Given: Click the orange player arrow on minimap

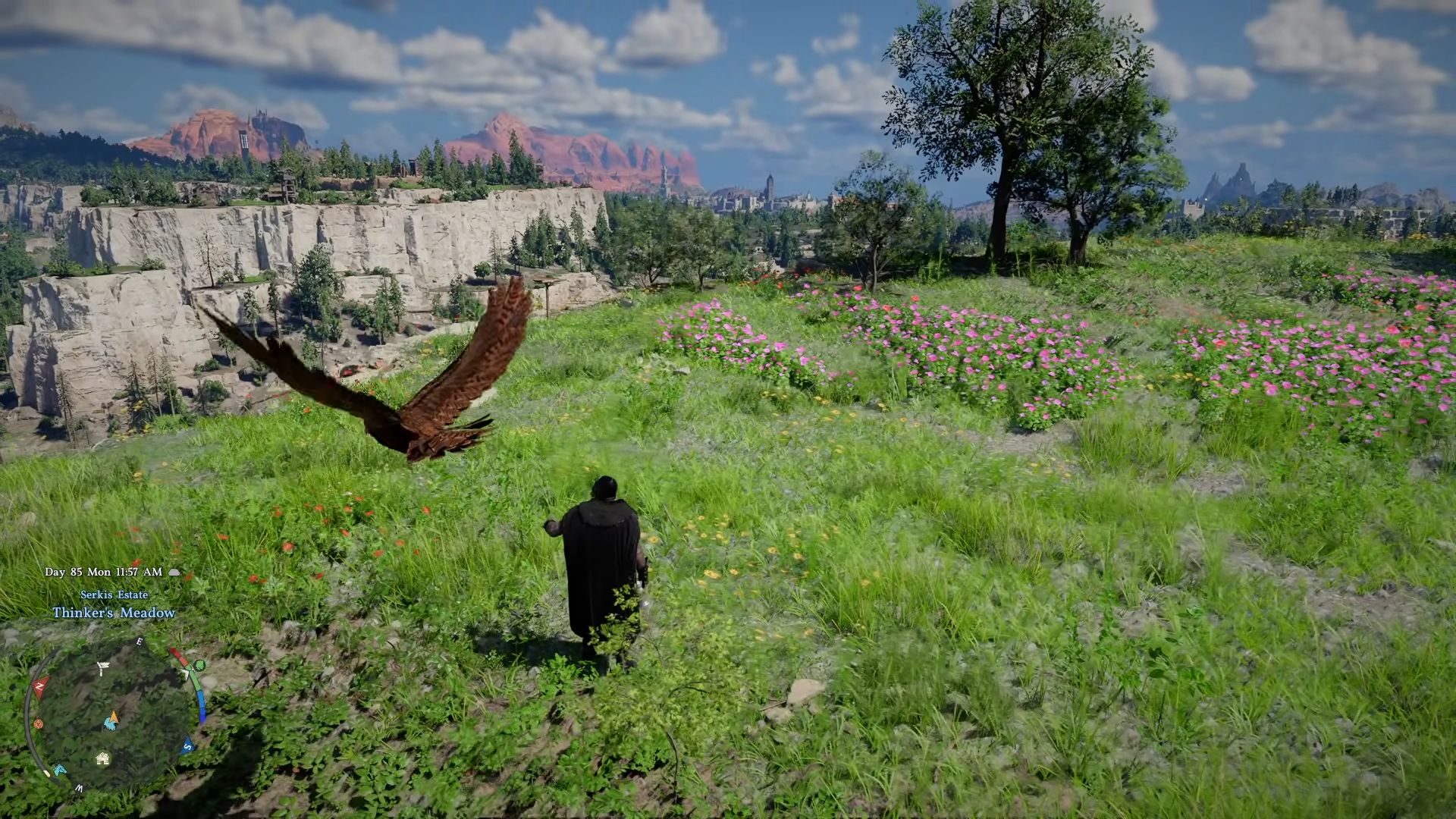Looking at the screenshot, I should [x=113, y=715].
